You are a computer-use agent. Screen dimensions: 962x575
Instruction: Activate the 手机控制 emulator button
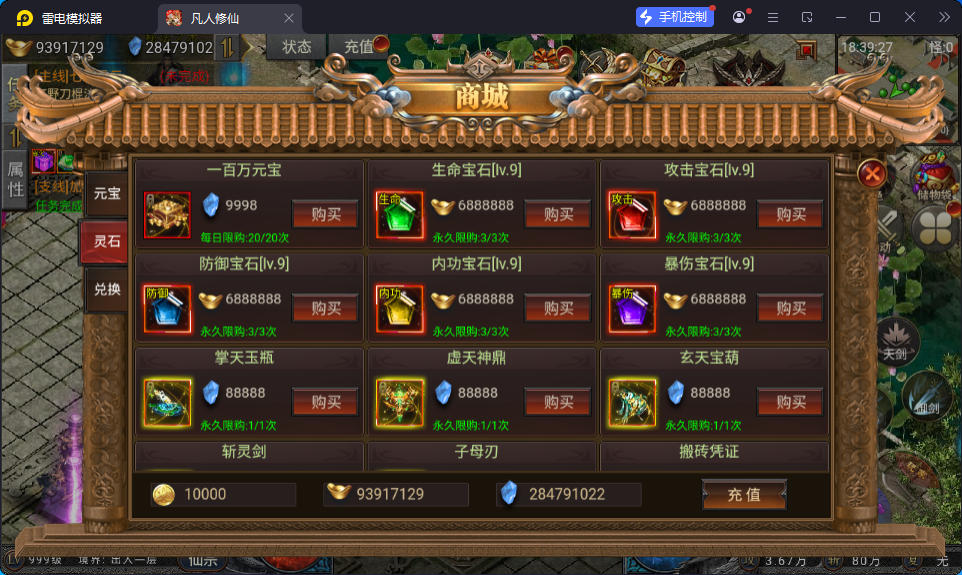674,17
